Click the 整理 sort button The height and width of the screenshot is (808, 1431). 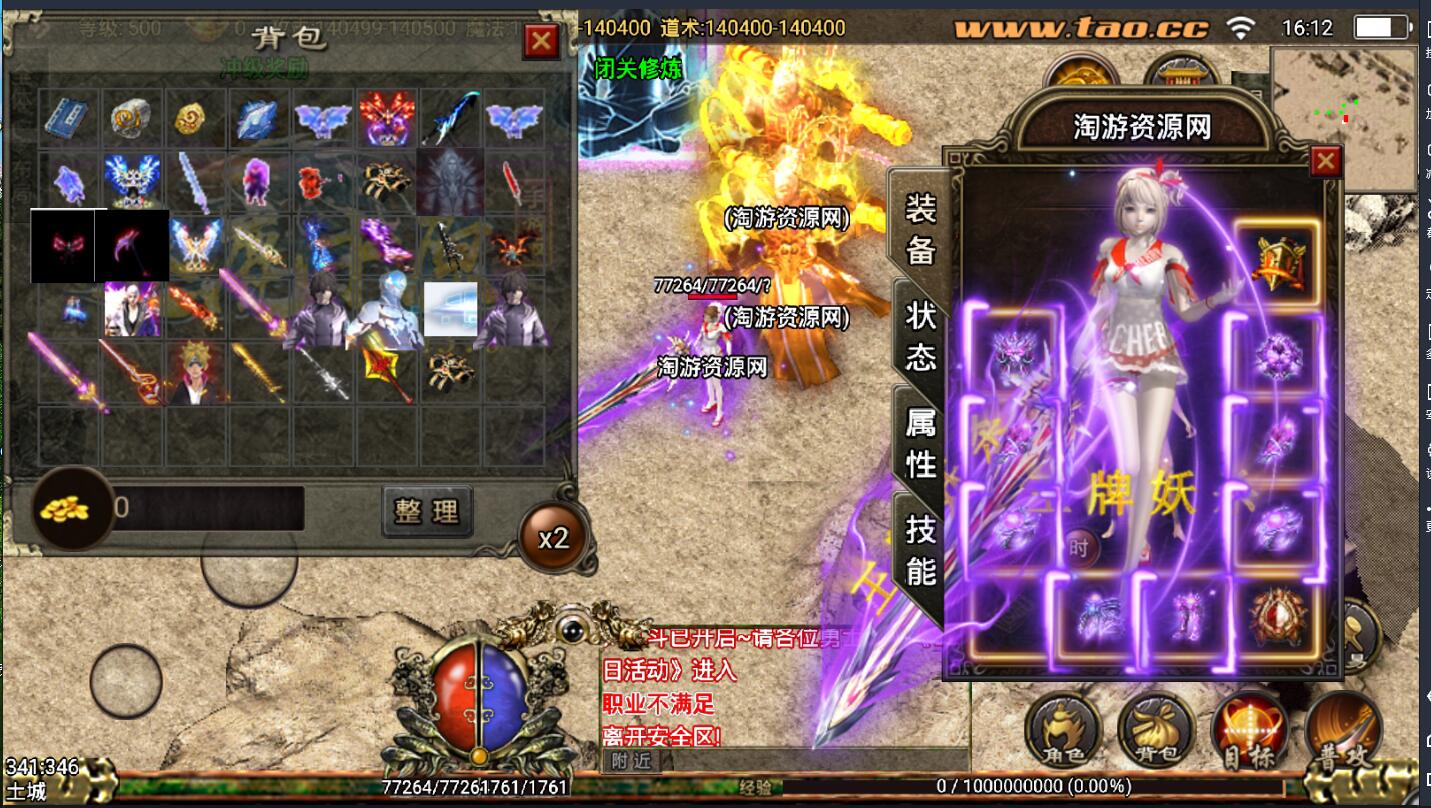(x=427, y=511)
